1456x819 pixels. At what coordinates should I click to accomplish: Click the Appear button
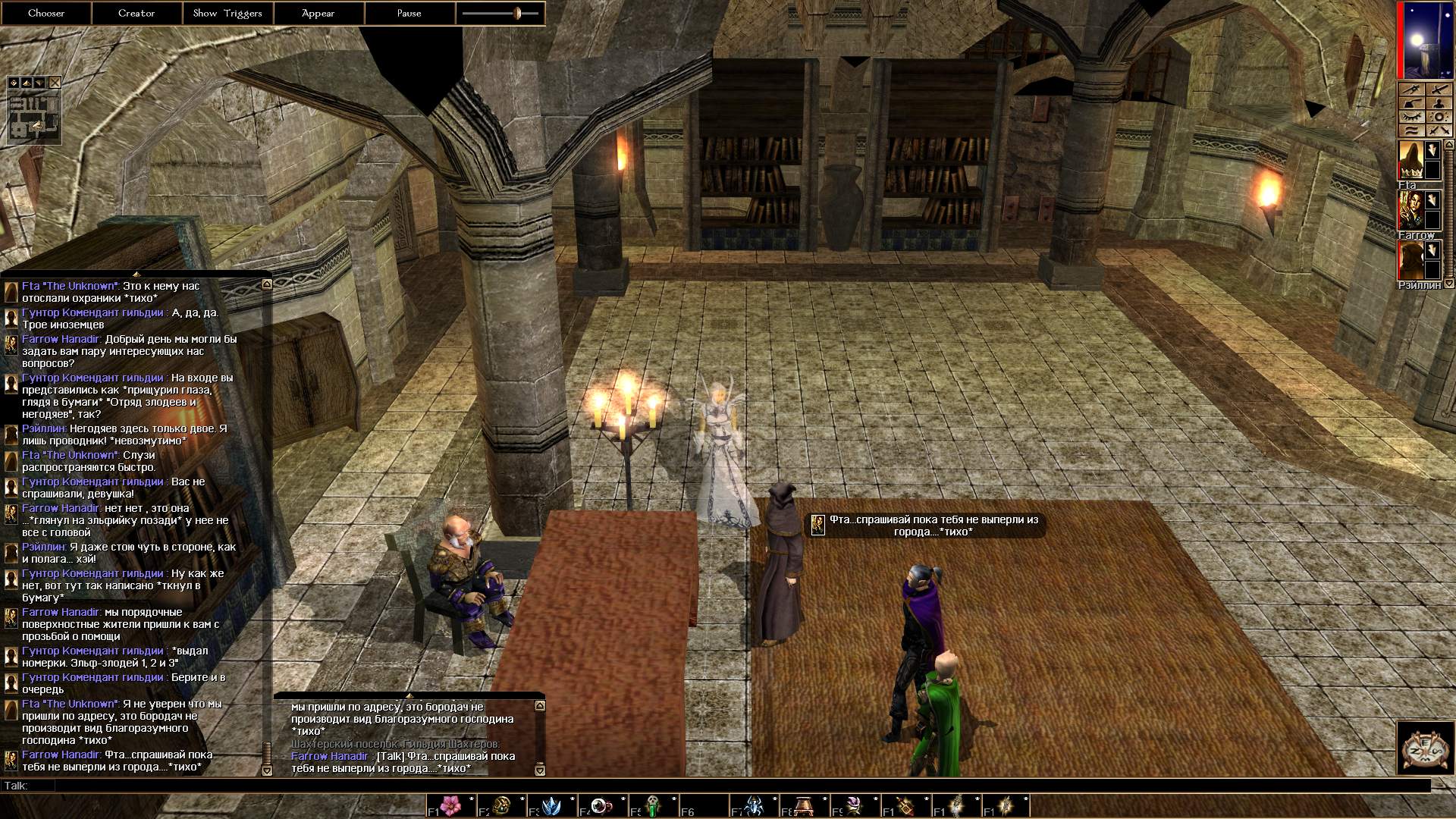[318, 13]
